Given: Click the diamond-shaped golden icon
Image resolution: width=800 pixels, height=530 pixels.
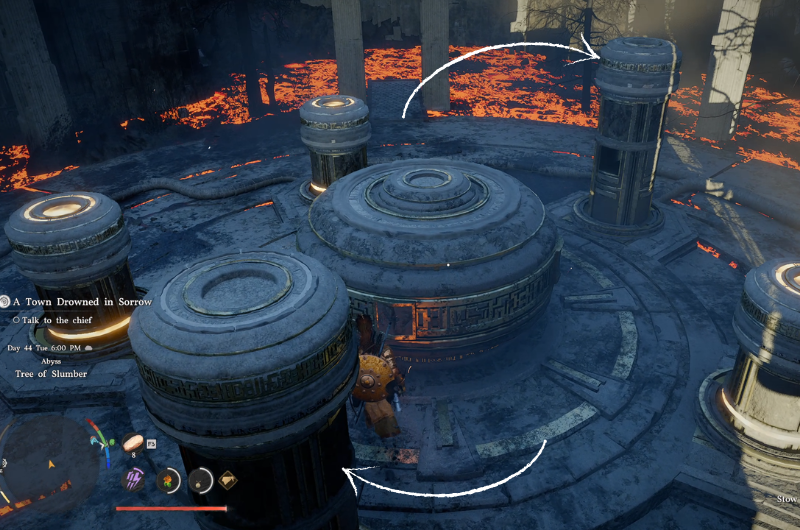Looking at the screenshot, I should (229, 478).
